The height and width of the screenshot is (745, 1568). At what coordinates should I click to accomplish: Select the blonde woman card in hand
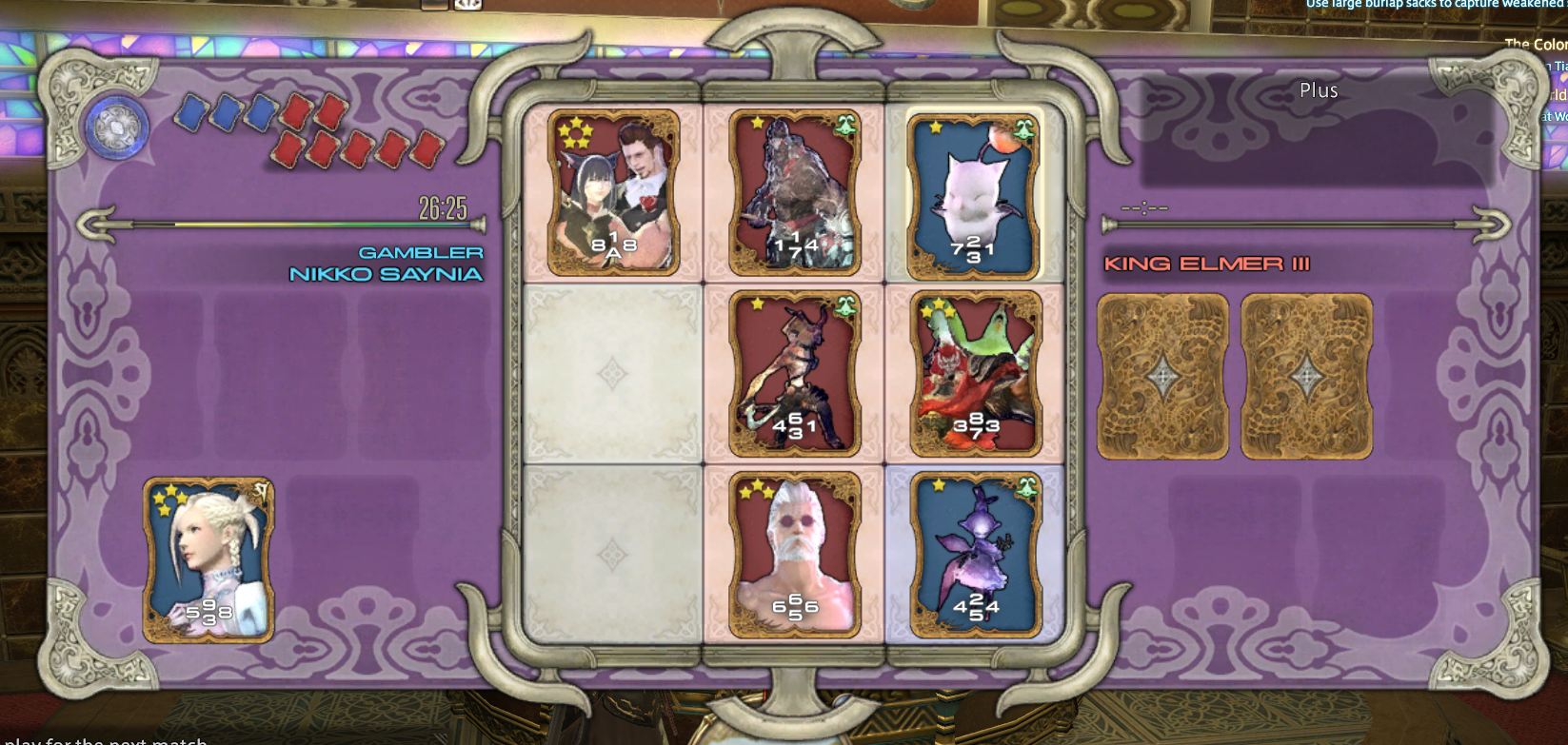[208, 559]
